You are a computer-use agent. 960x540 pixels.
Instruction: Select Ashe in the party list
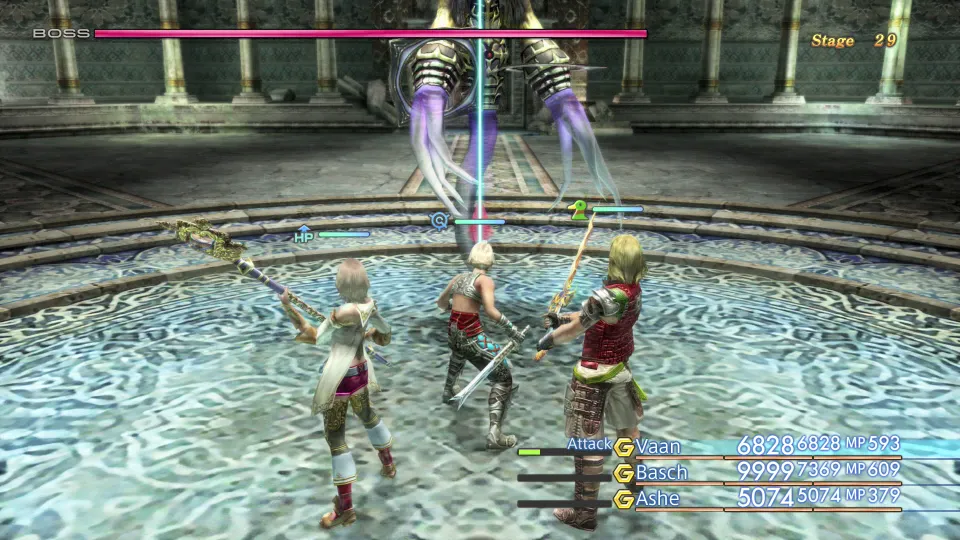tap(658, 498)
